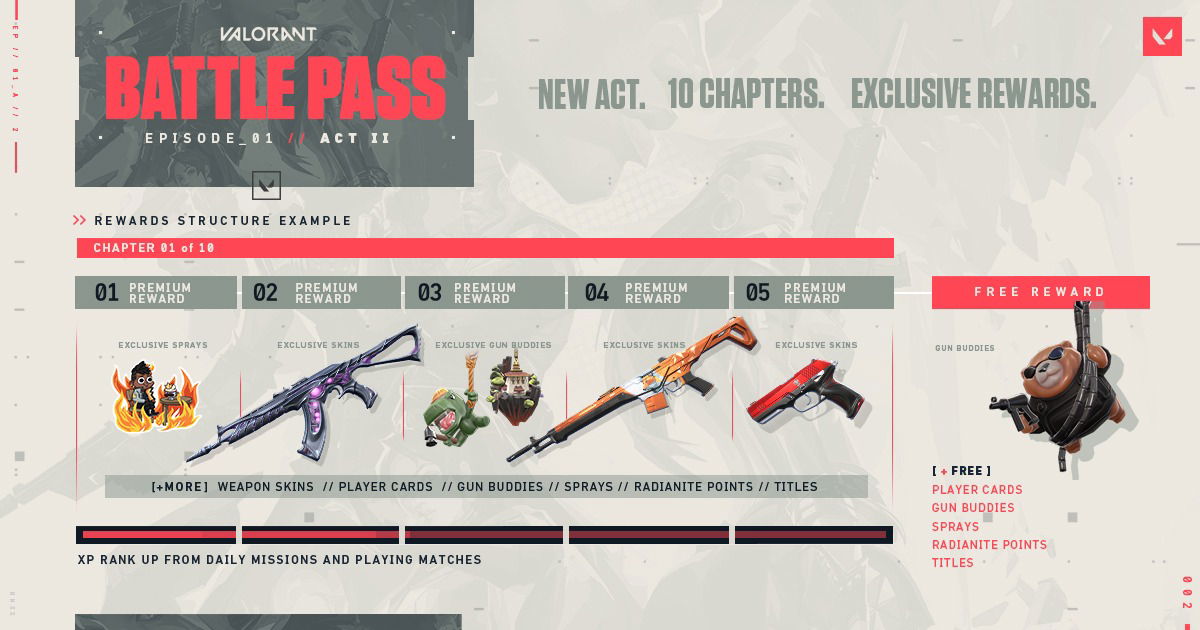Image resolution: width=1200 pixels, height=630 pixels.
Task: Select the flaming exclusive spray reward
Action: point(156,398)
